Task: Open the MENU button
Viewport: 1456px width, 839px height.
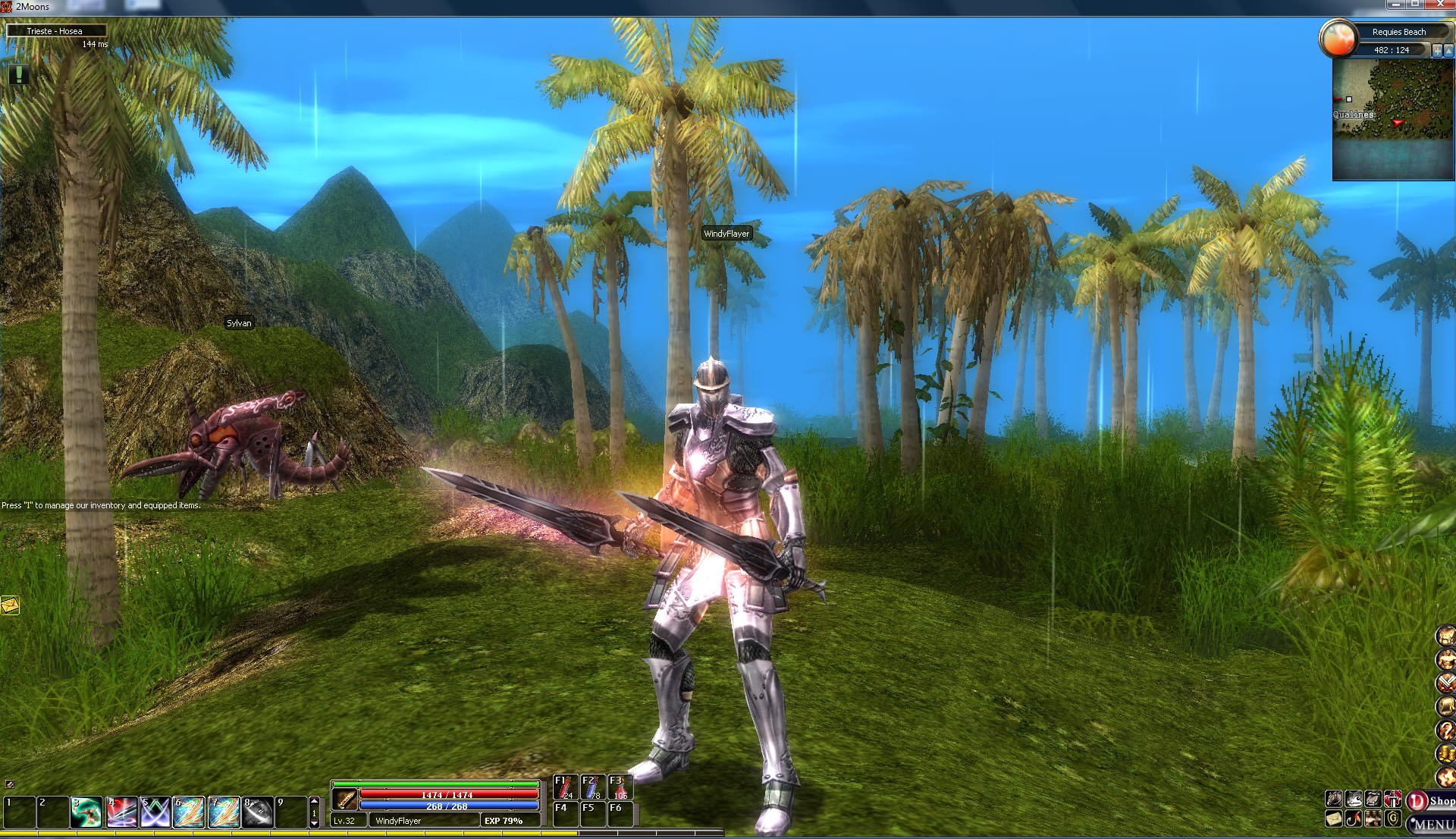Action: tap(1432, 824)
